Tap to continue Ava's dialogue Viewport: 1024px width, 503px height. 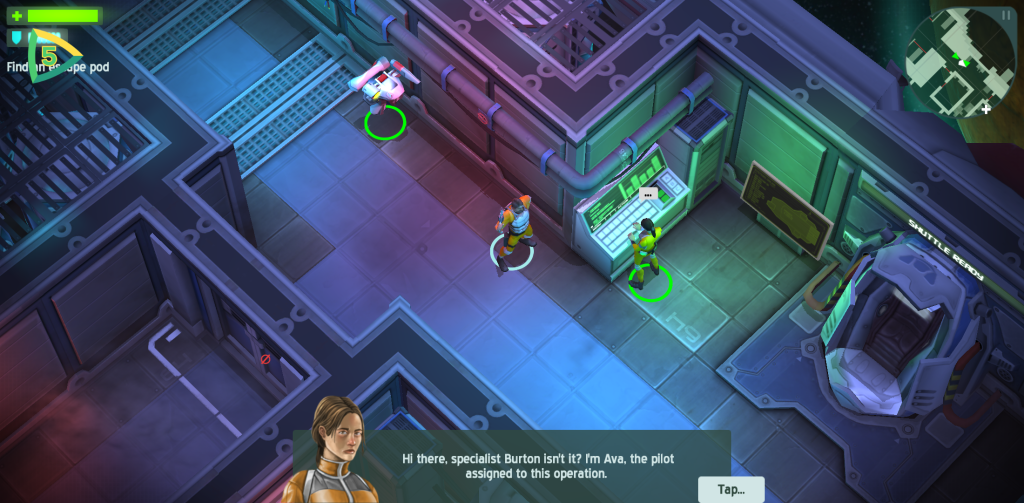click(x=731, y=489)
